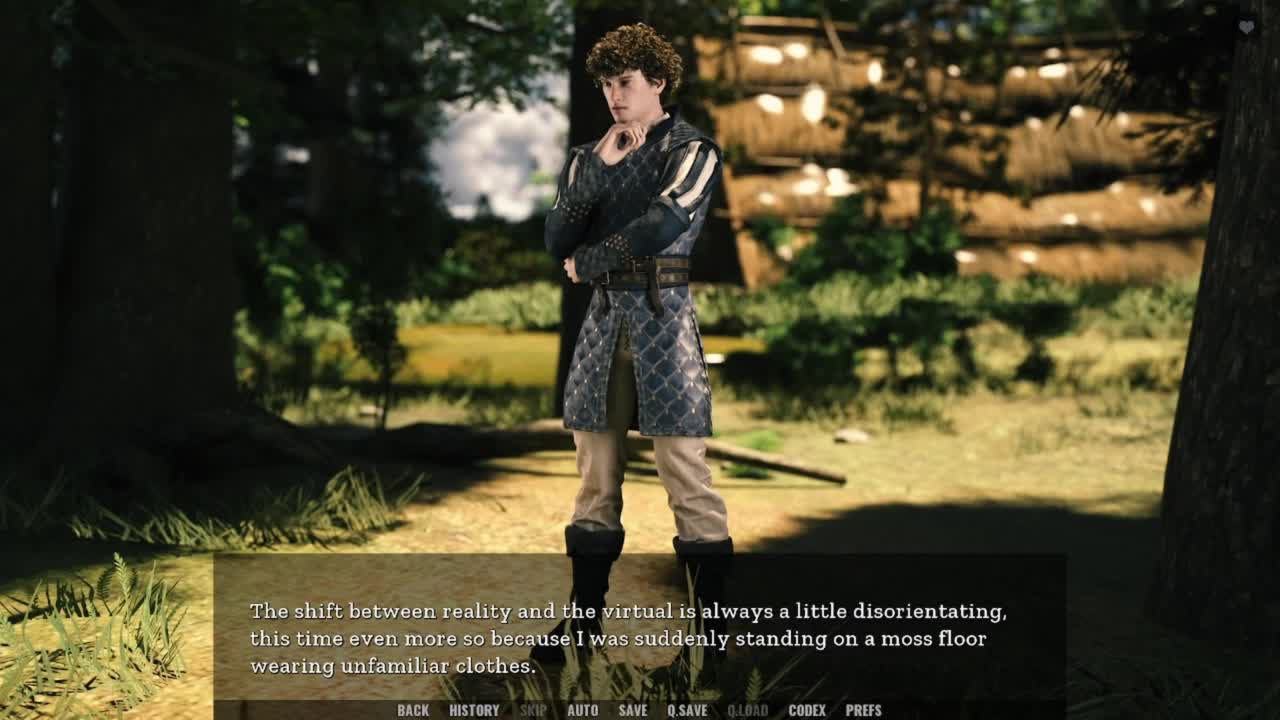
Task: Click the heart icon in the corner
Action: [x=1246, y=28]
